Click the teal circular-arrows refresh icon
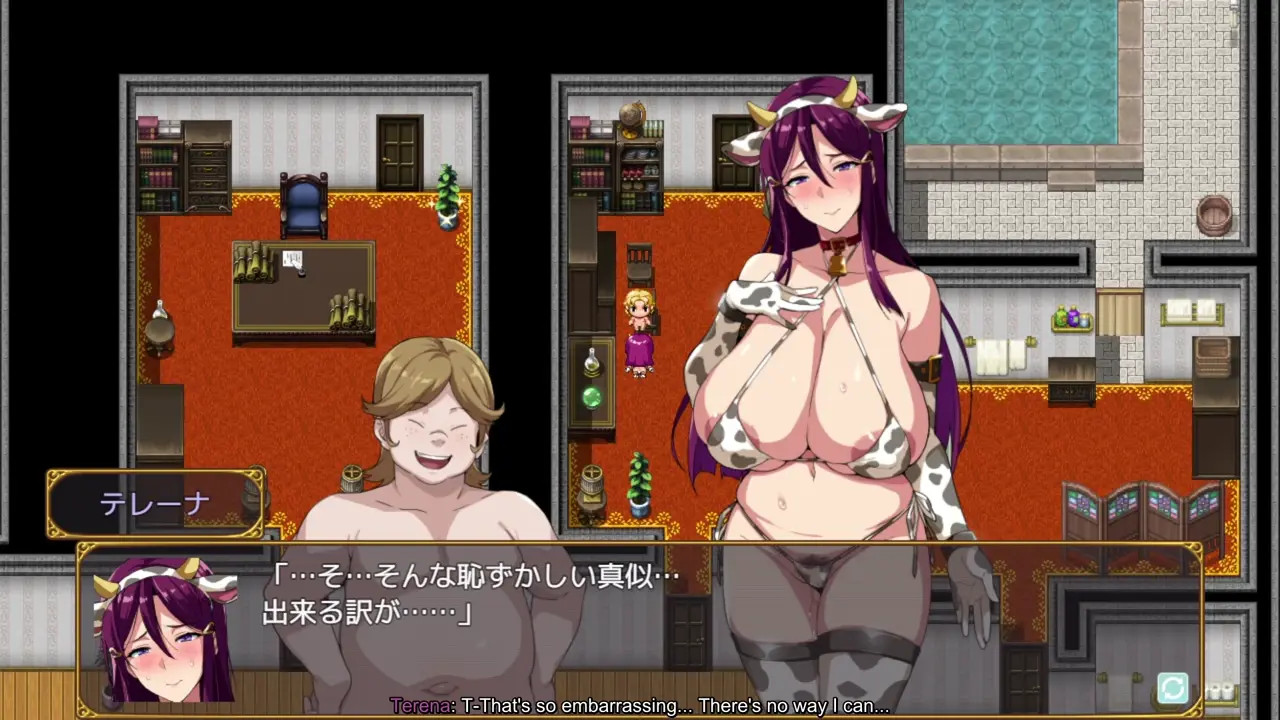The height and width of the screenshot is (720, 1280). pos(1172,688)
